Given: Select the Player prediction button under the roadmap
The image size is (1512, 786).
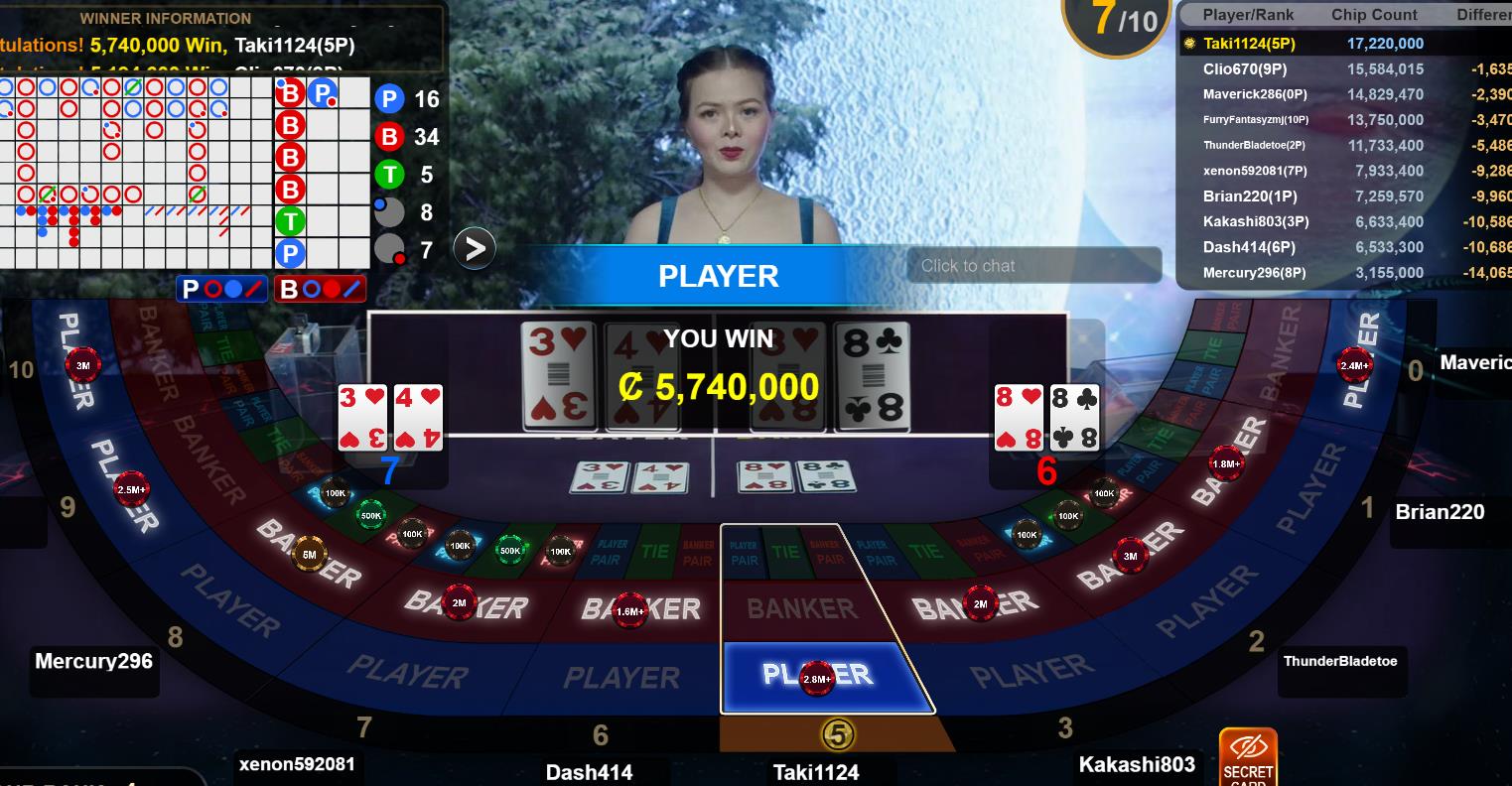Looking at the screenshot, I should pyautogui.click(x=221, y=289).
